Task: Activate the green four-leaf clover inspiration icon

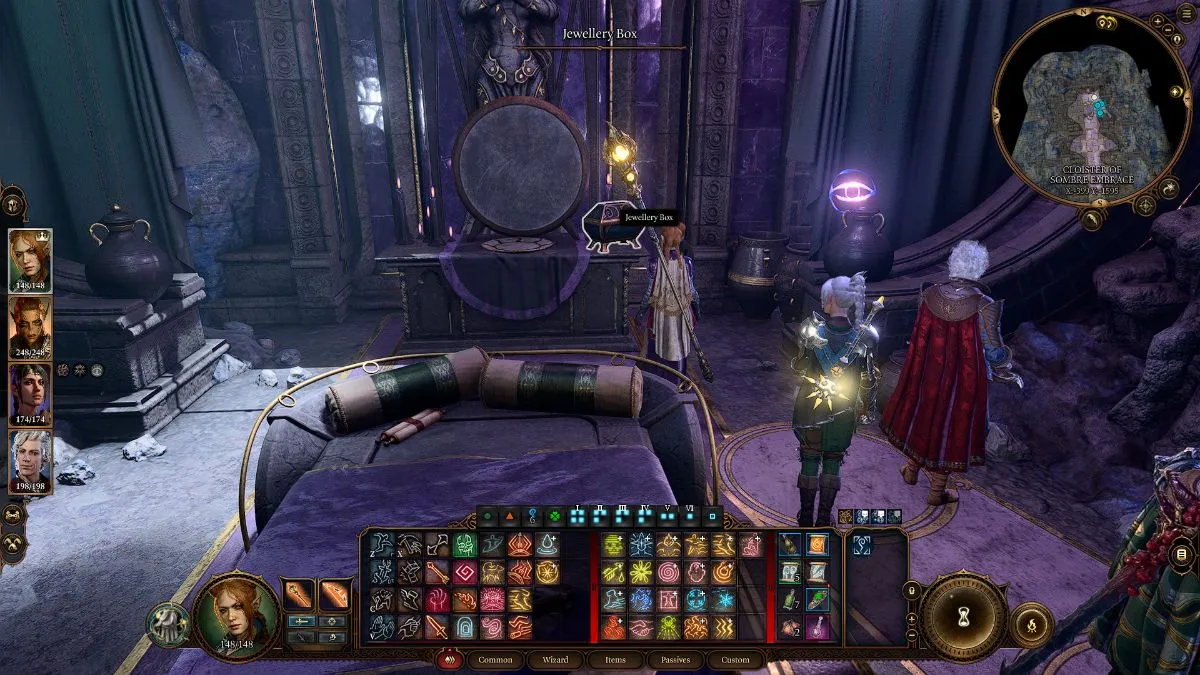Action: pos(555,517)
